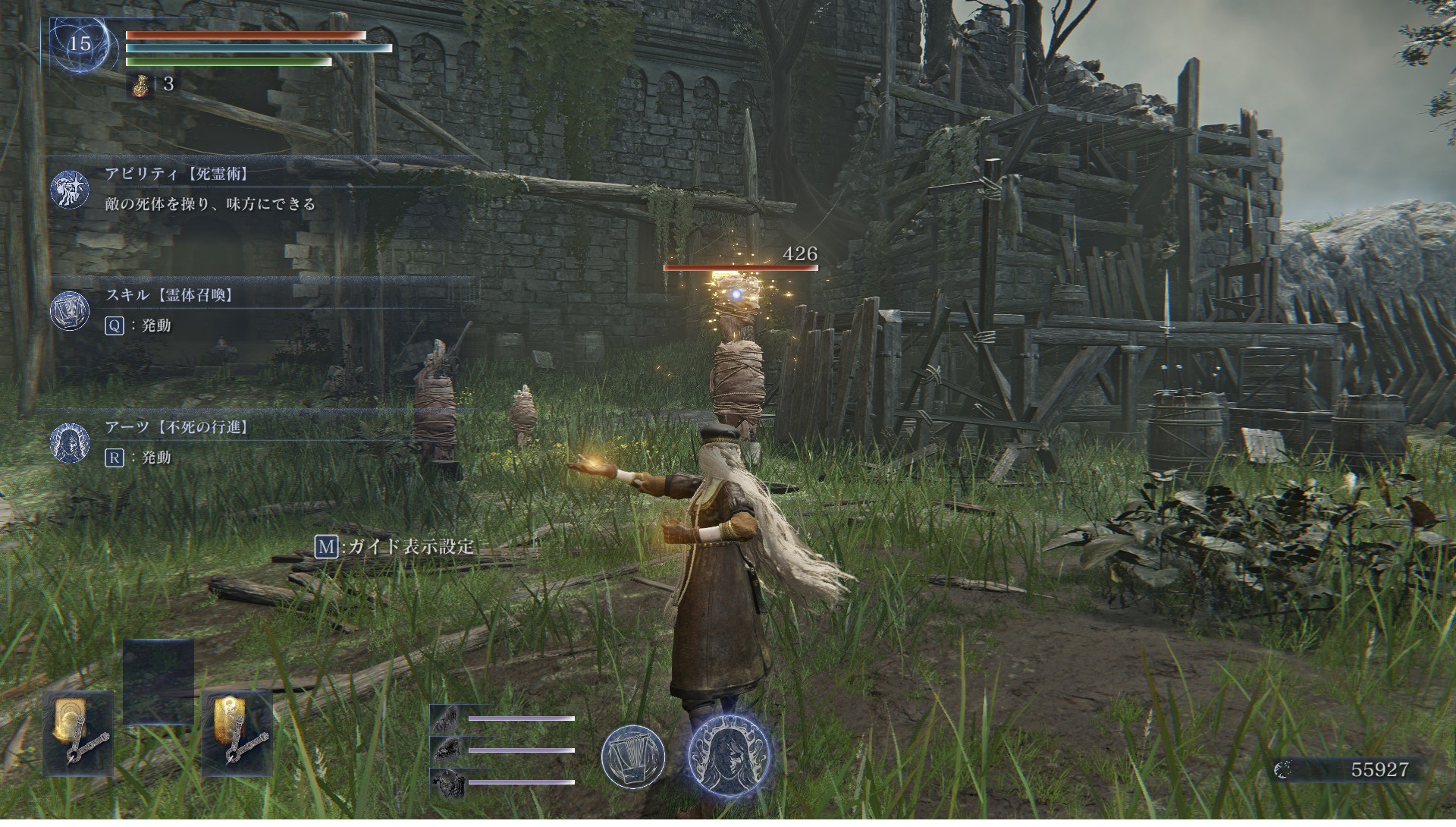Activate the harp skill icon
Viewport: 1456px width, 827px height.
[633, 756]
